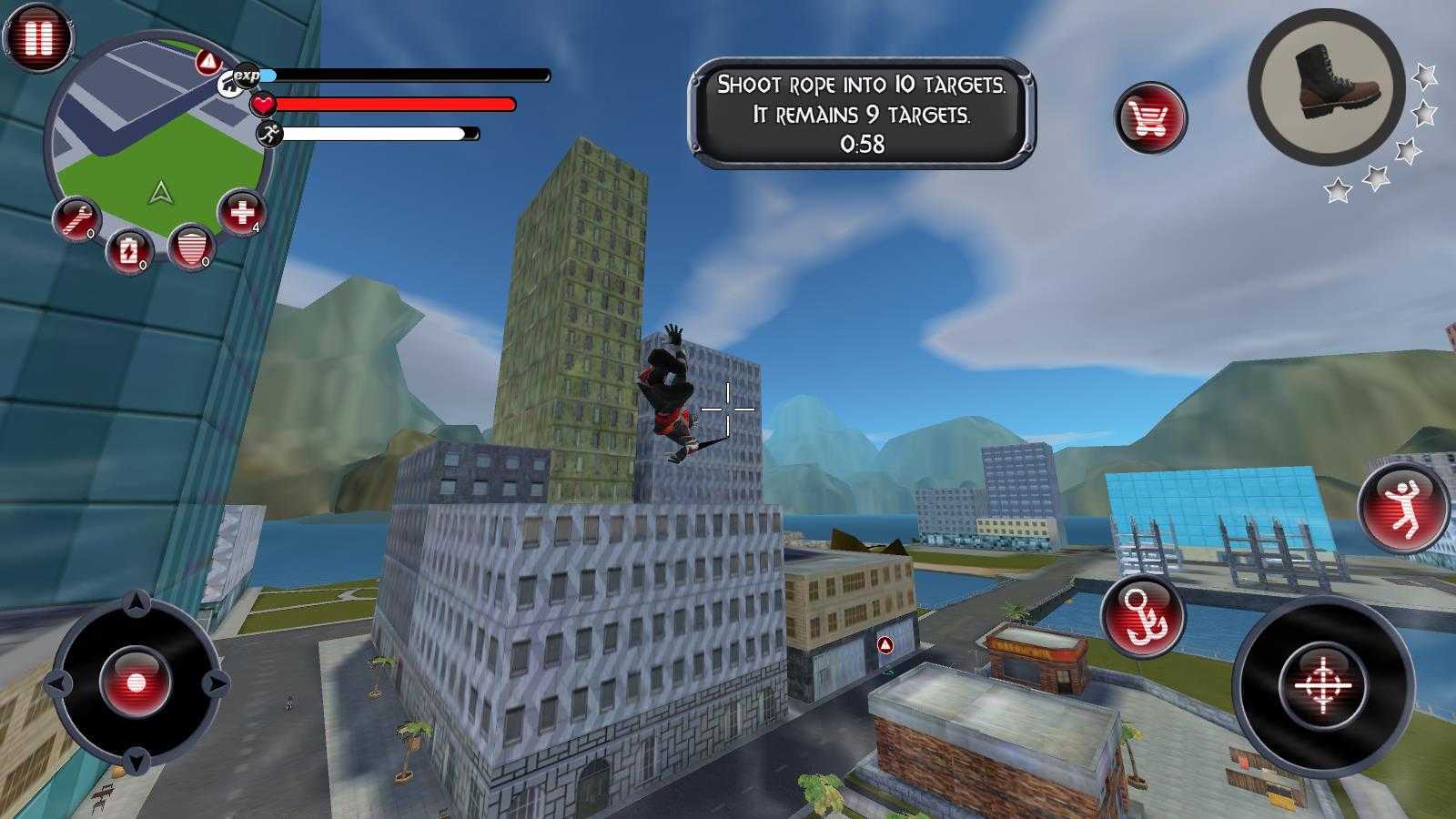Use the wrench repair item

click(76, 218)
